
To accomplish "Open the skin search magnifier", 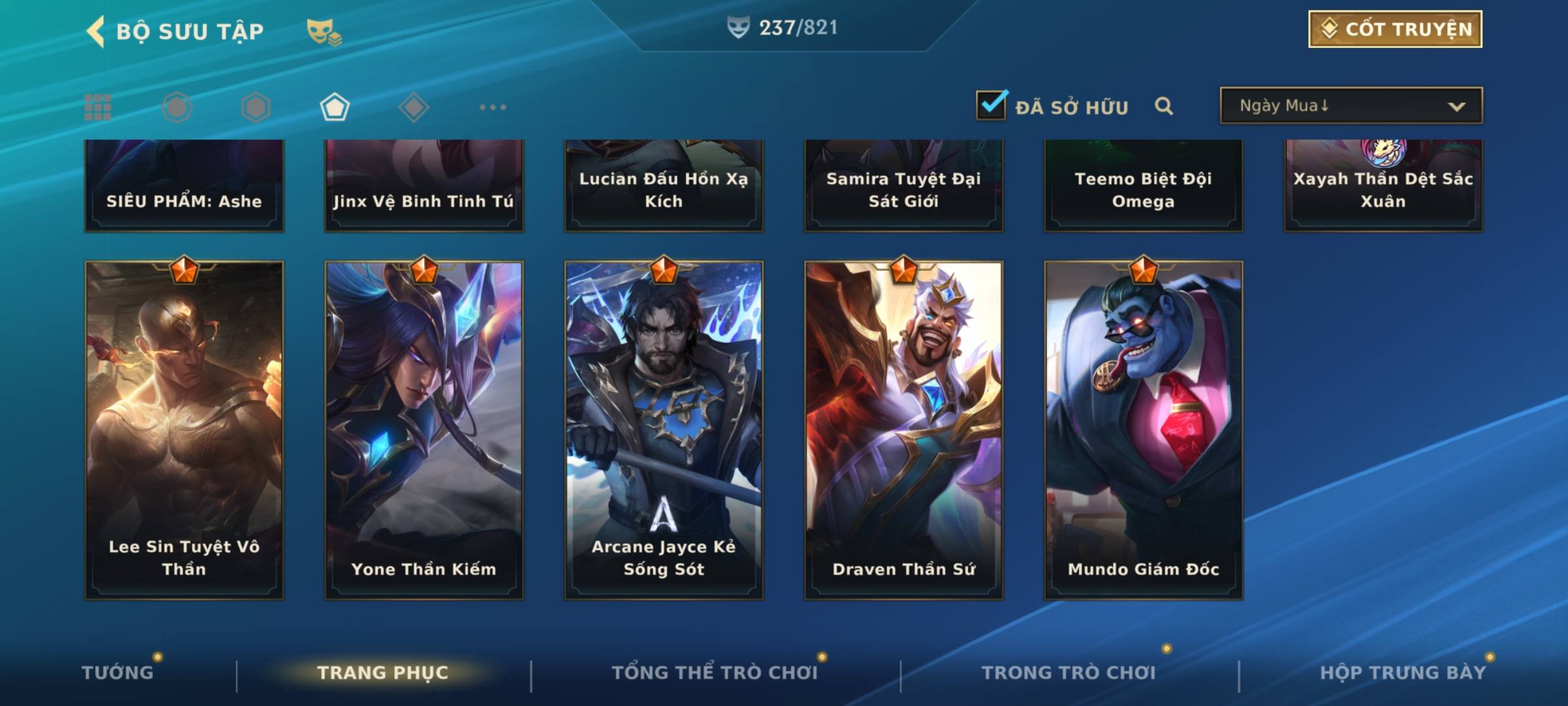I will (x=1164, y=106).
